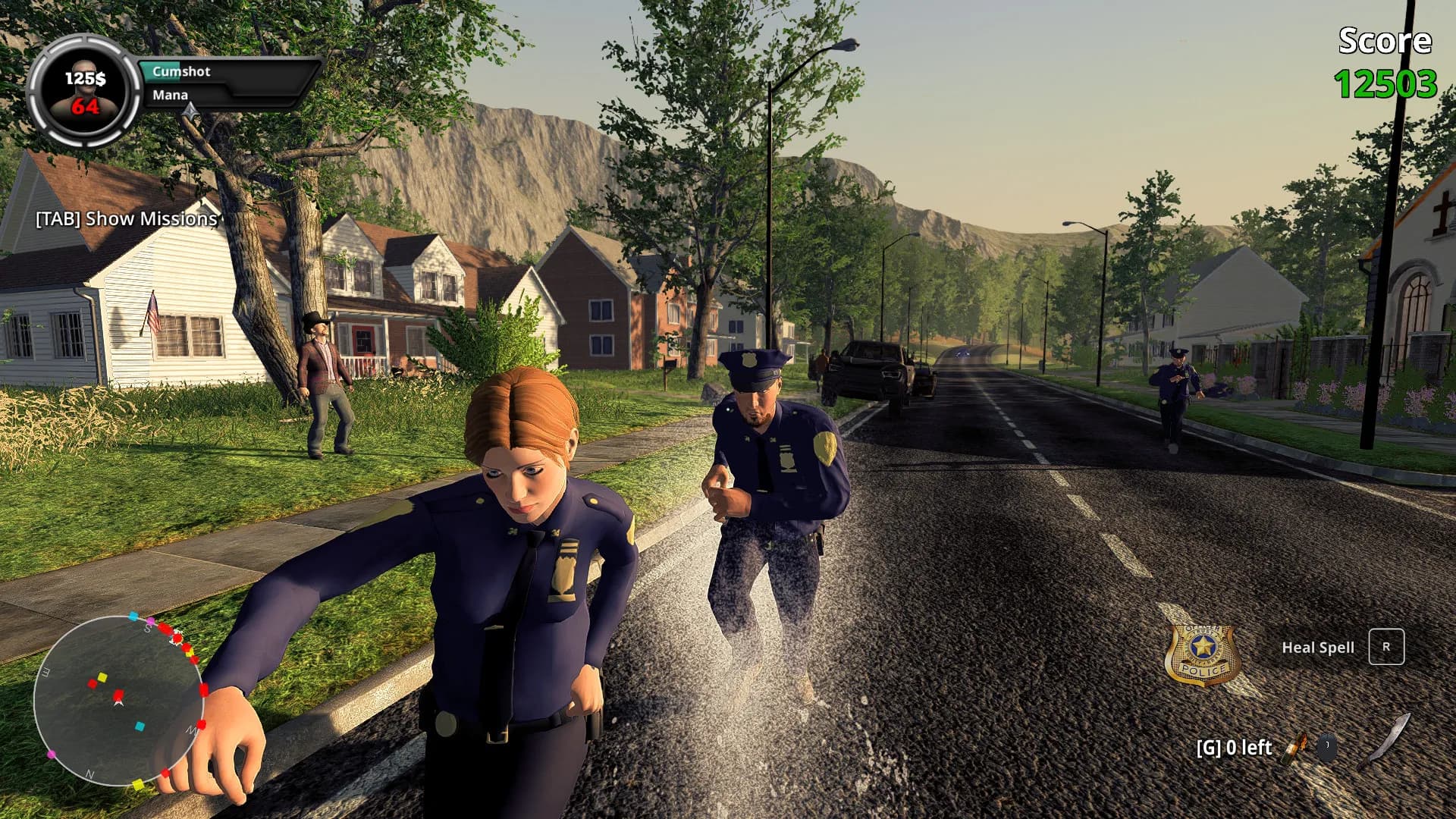This screenshot has width=1456, height=819.
Task: Click the diamond compass marker below the Mana bar
Action: [190, 111]
